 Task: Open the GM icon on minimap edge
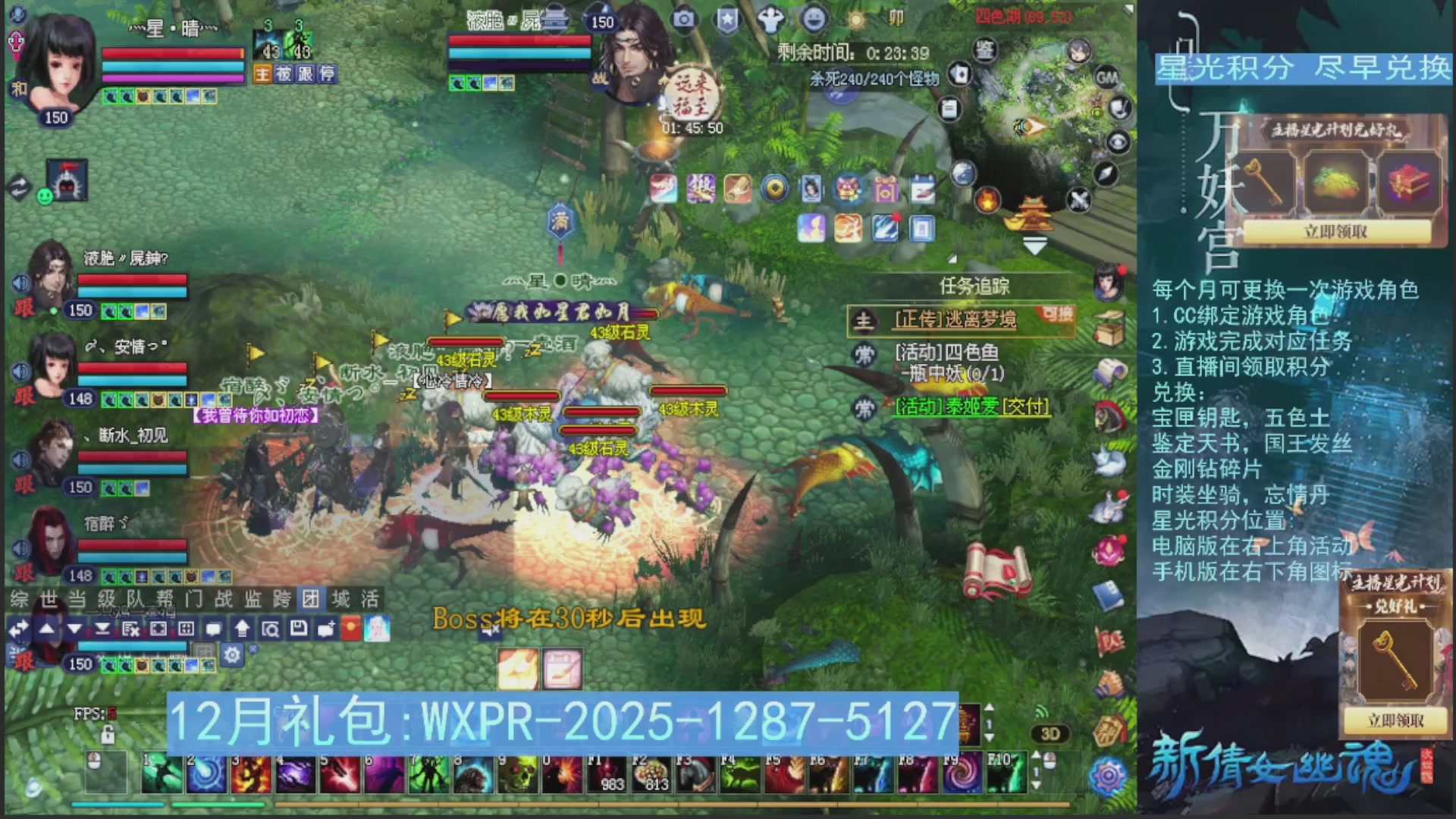click(x=1108, y=78)
